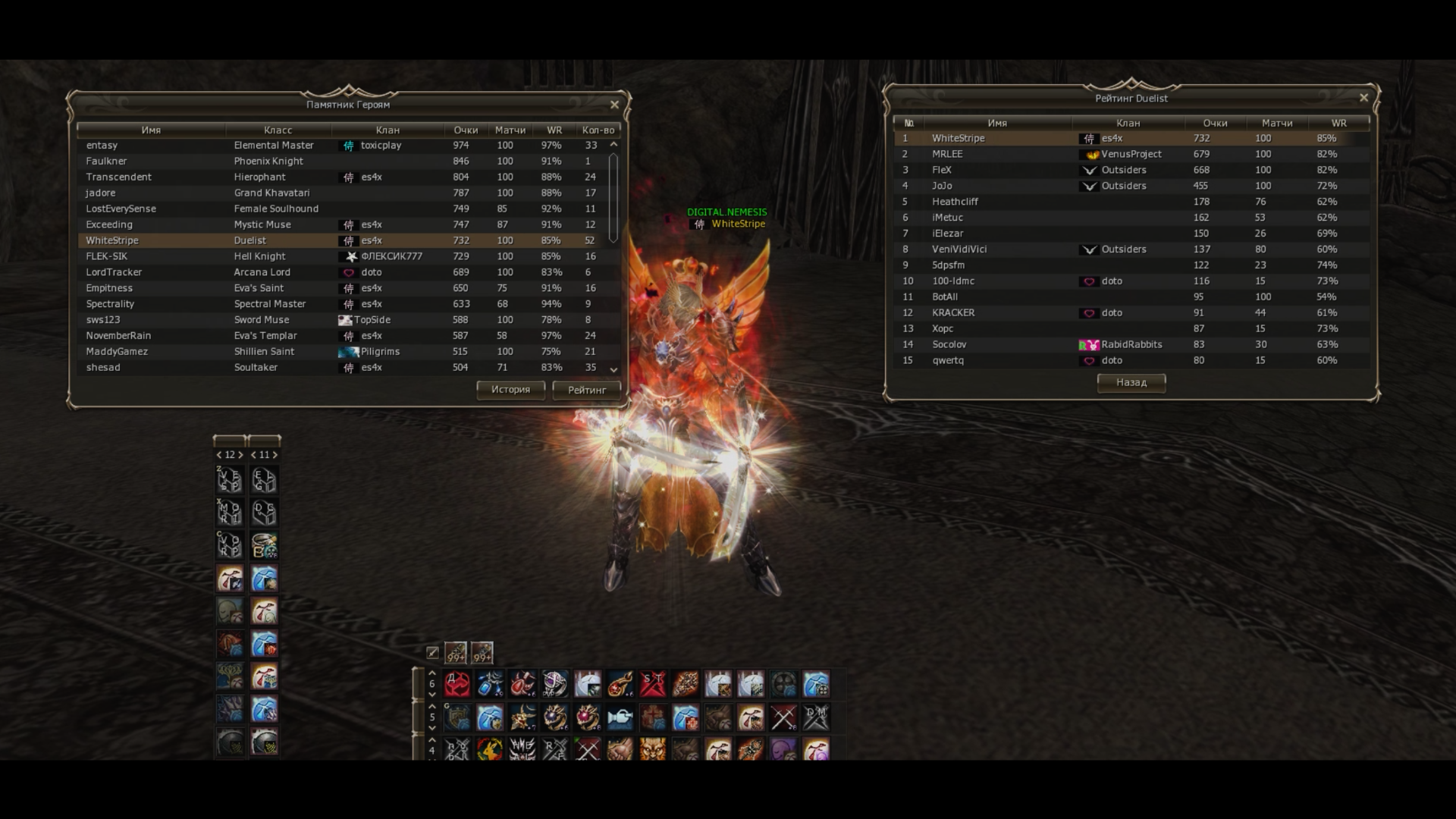
Task: Switch side bar 11 to previous page
Action: coord(253,455)
